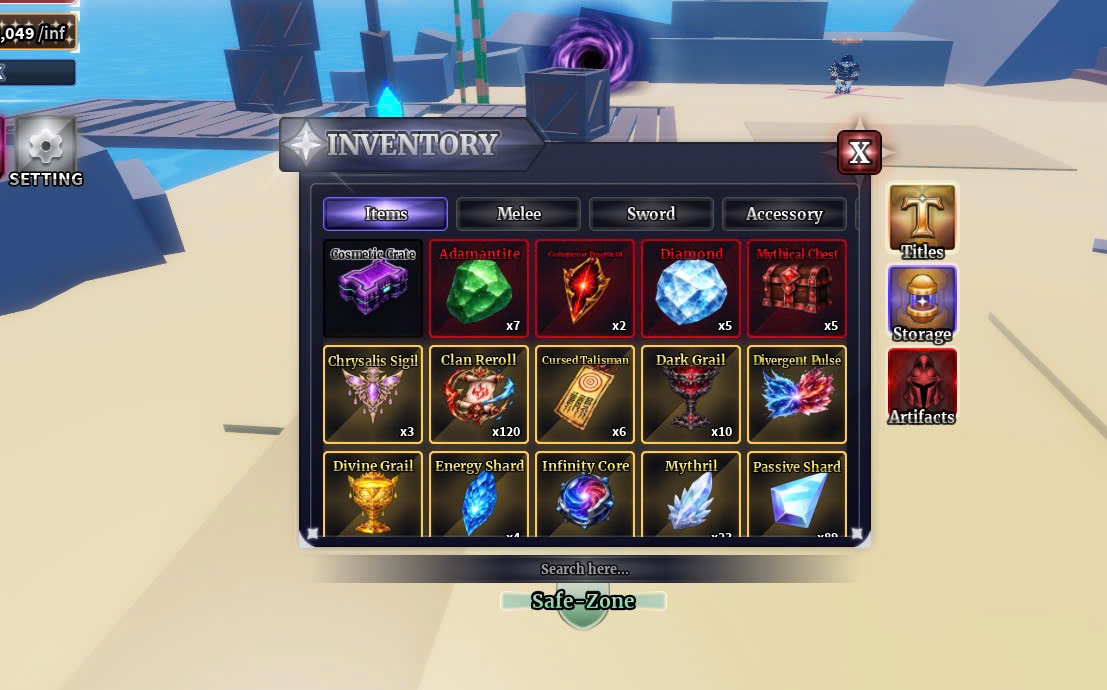Select the Divergent Pulse item
Screen dimensions: 1107x690
click(797, 395)
